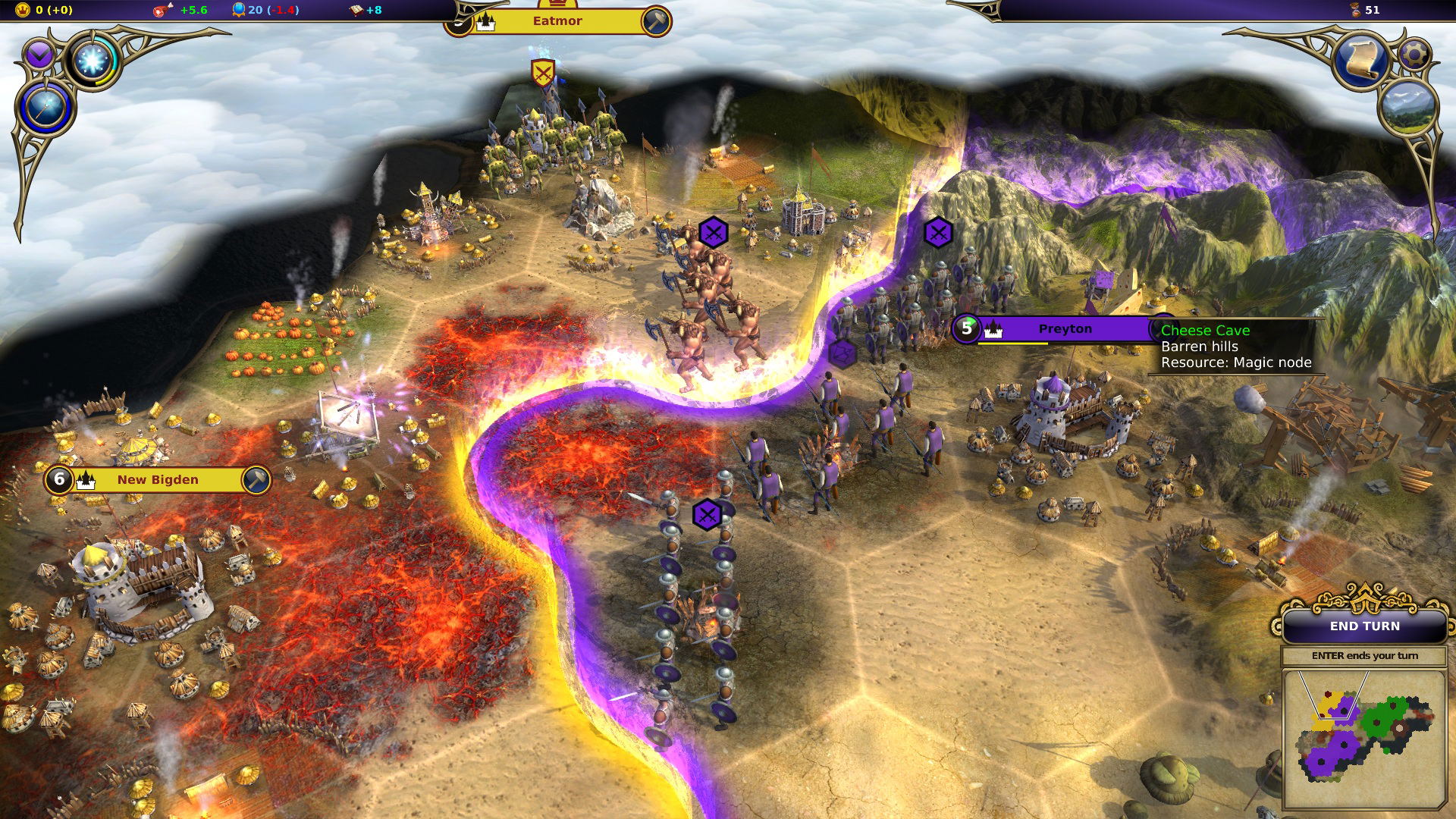Open Eatmor's hammer production button
Image resolution: width=1456 pixels, height=819 pixels.
(x=655, y=22)
